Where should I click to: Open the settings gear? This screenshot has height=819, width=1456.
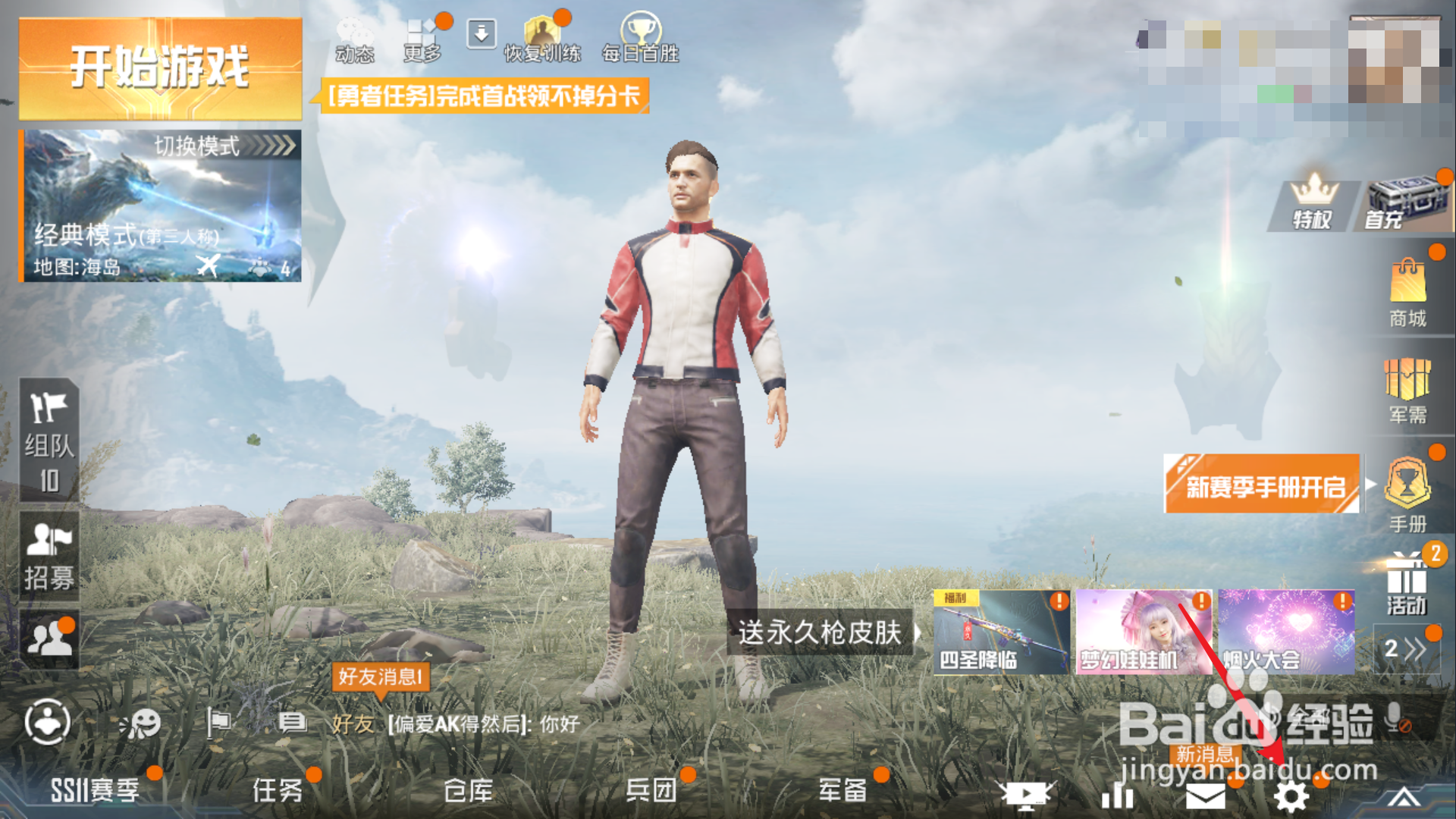(1291, 795)
